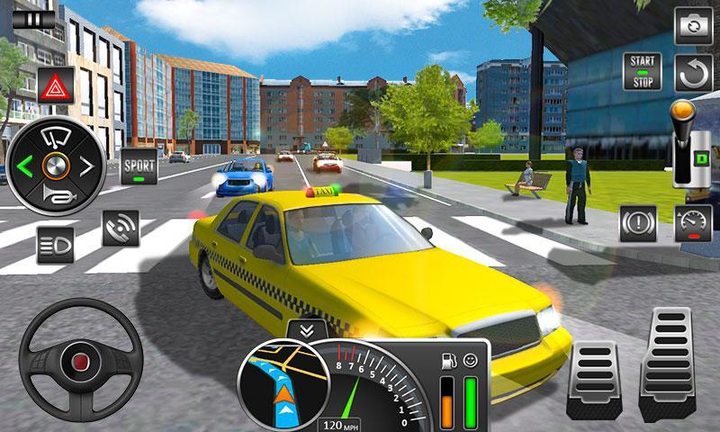Screen dimensions: 720x432
Task: Toggle the red hazard warning lights
Action: (56, 86)
